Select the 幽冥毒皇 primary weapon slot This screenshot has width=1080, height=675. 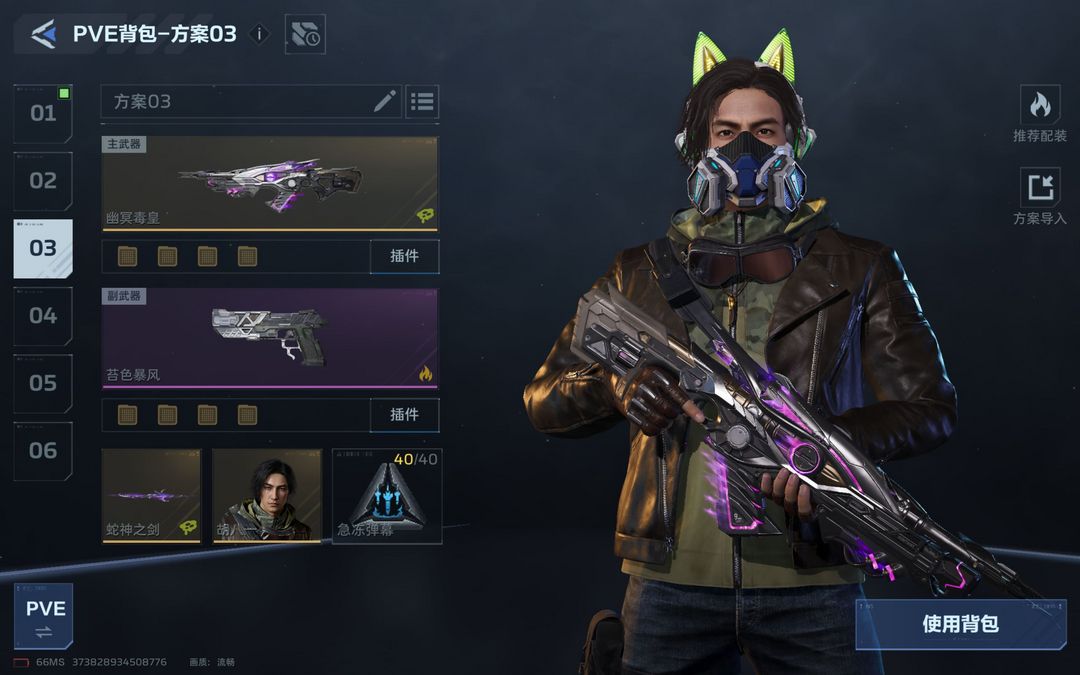pyautogui.click(x=270, y=183)
